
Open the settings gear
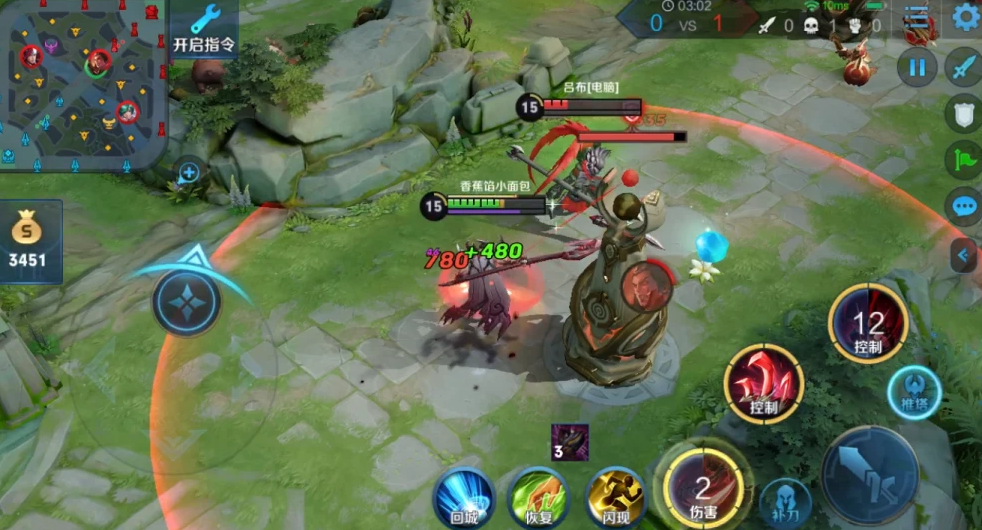(x=965, y=17)
